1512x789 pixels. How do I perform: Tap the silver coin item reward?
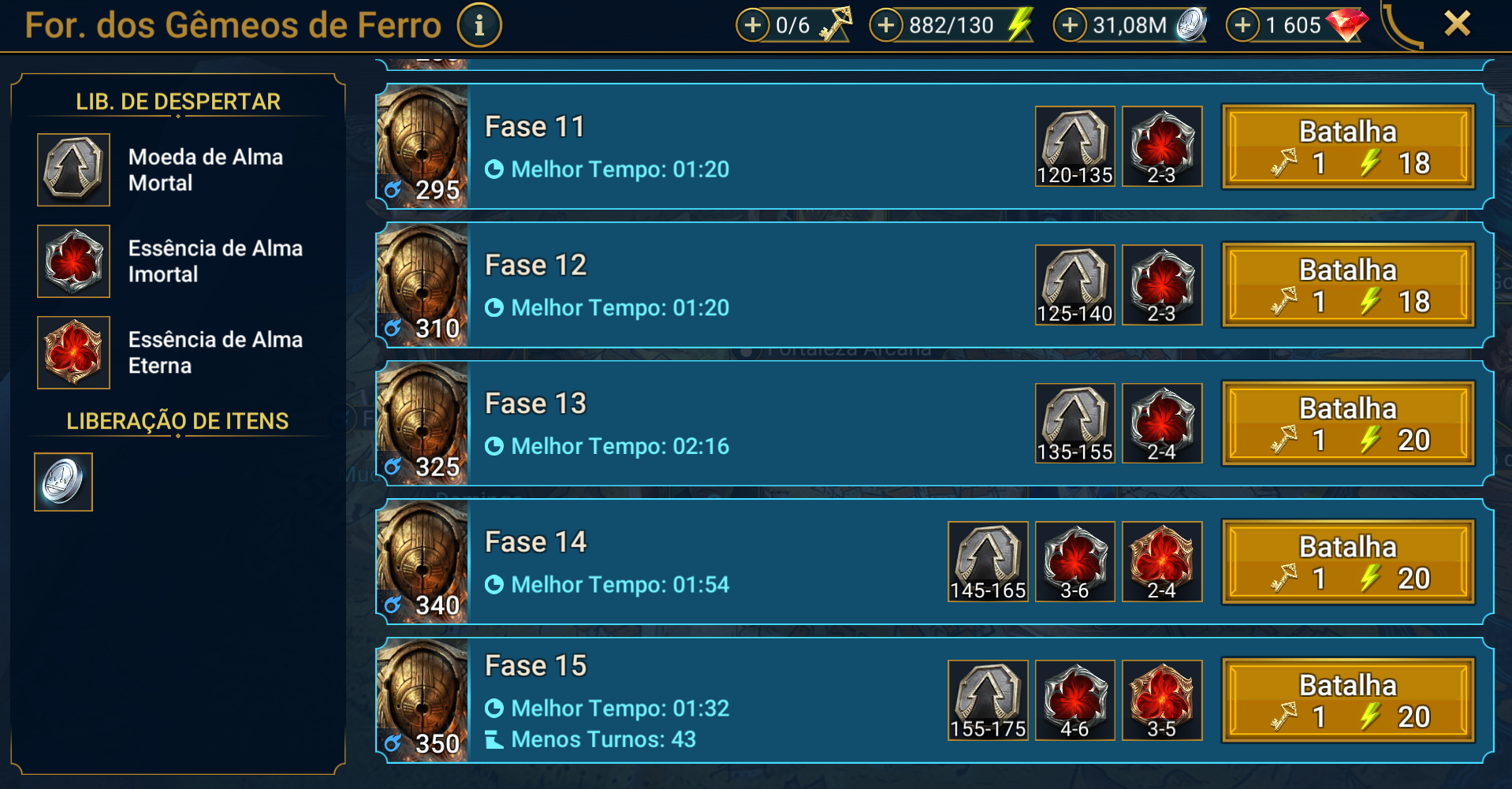tap(63, 482)
